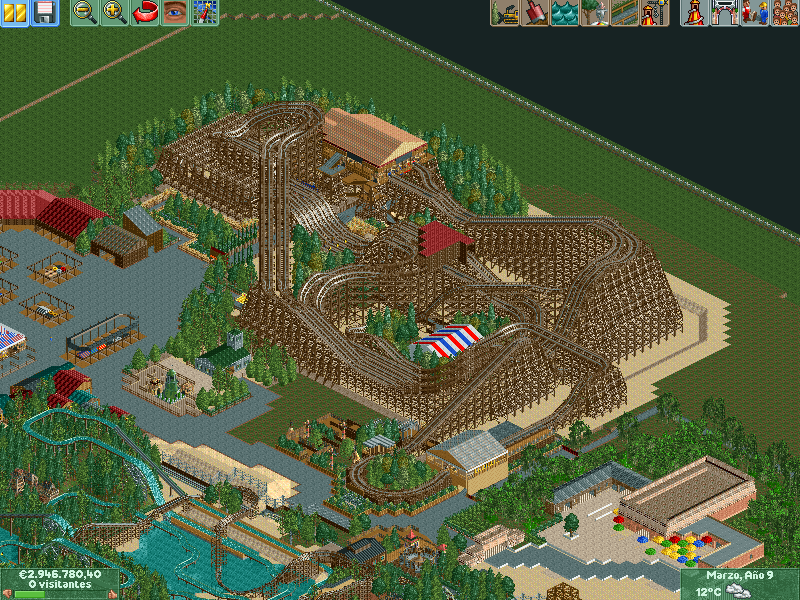Click the date and weather panel

[x=739, y=583]
